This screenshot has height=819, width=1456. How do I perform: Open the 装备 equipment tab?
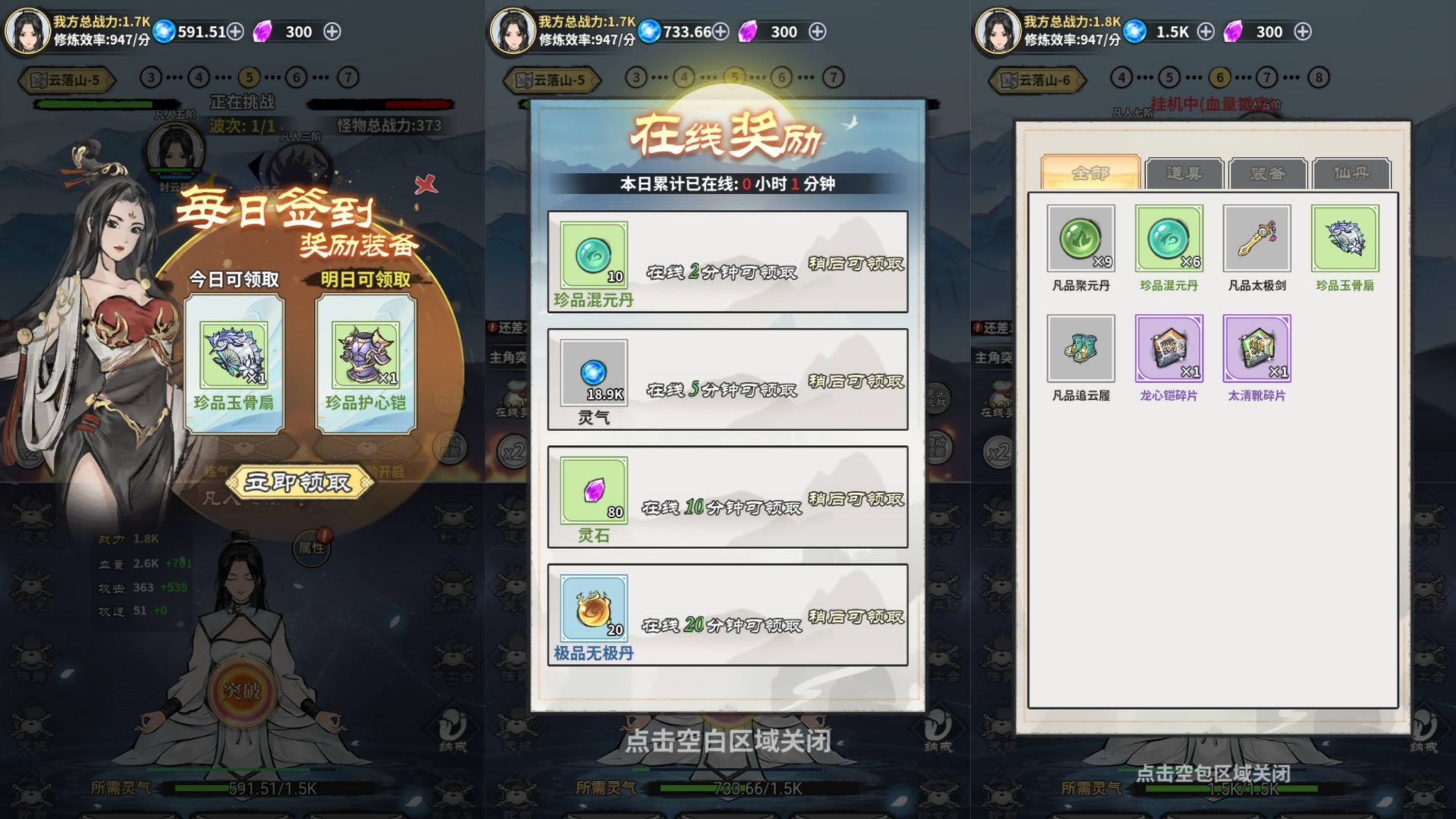click(x=1267, y=174)
